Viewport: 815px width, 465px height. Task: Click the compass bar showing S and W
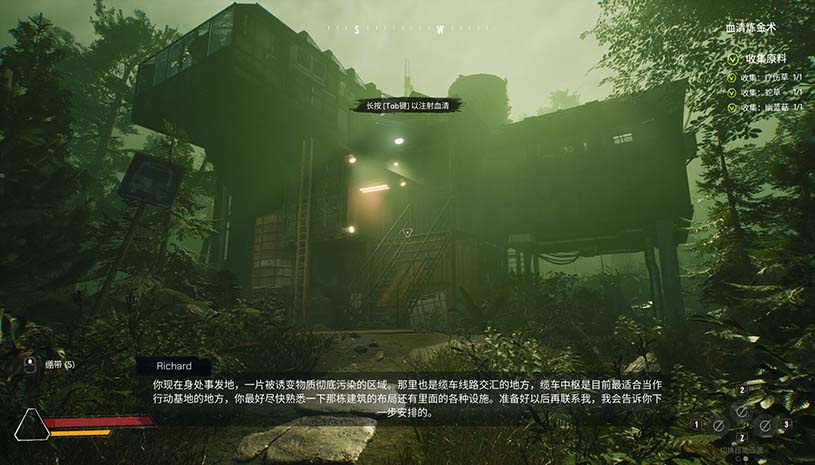click(406, 29)
